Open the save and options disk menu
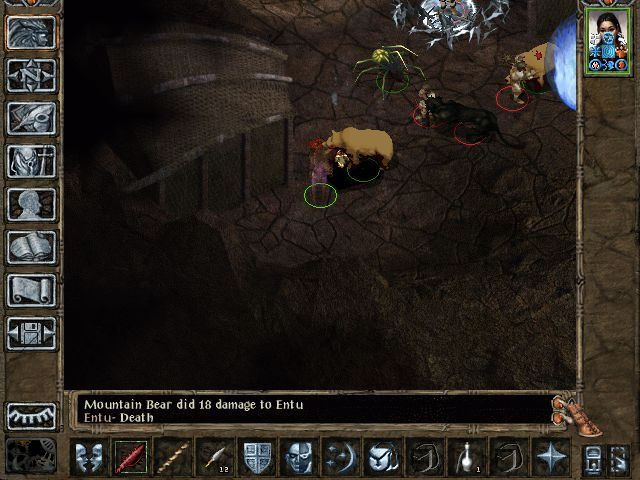The height and width of the screenshot is (480, 640). click(31, 333)
